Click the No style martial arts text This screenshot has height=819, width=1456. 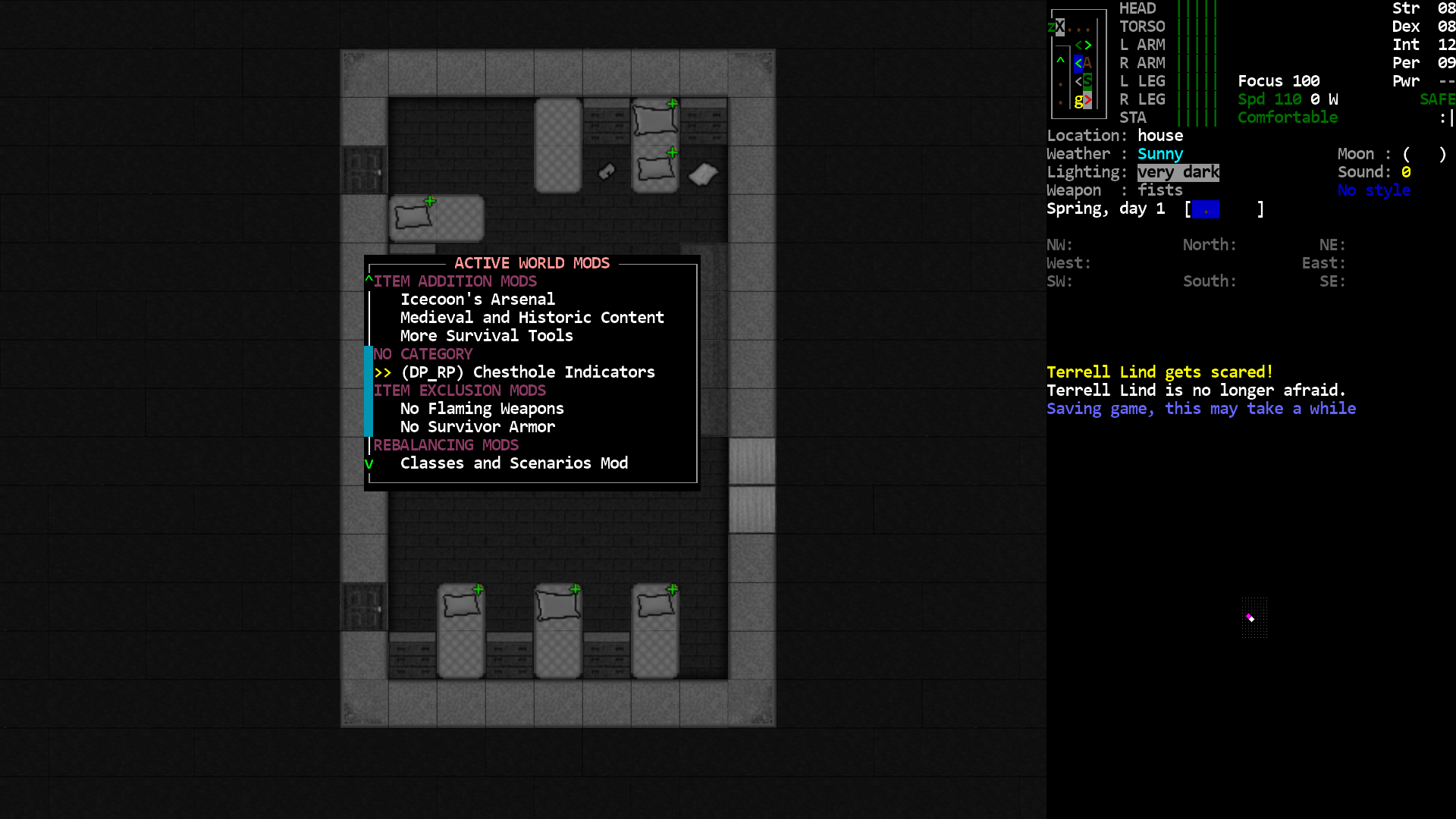tap(1373, 190)
